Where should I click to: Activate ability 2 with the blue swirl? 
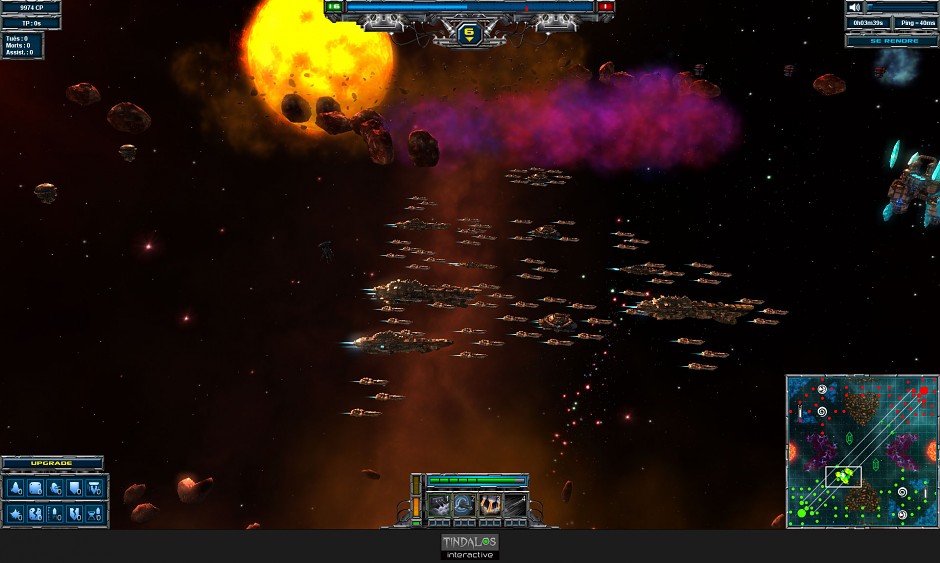(465, 506)
